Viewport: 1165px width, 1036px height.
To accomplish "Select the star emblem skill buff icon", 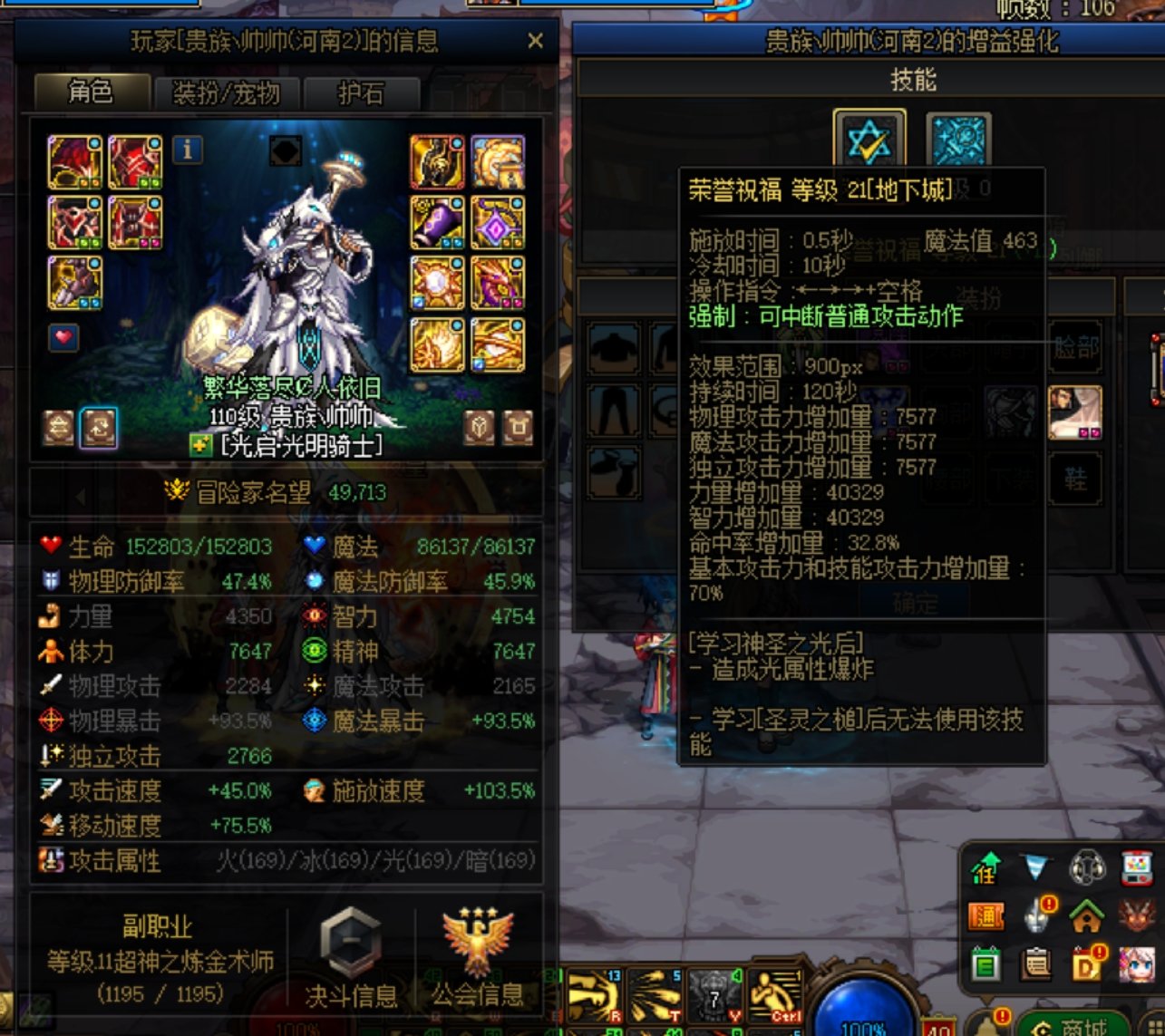I will [x=870, y=140].
